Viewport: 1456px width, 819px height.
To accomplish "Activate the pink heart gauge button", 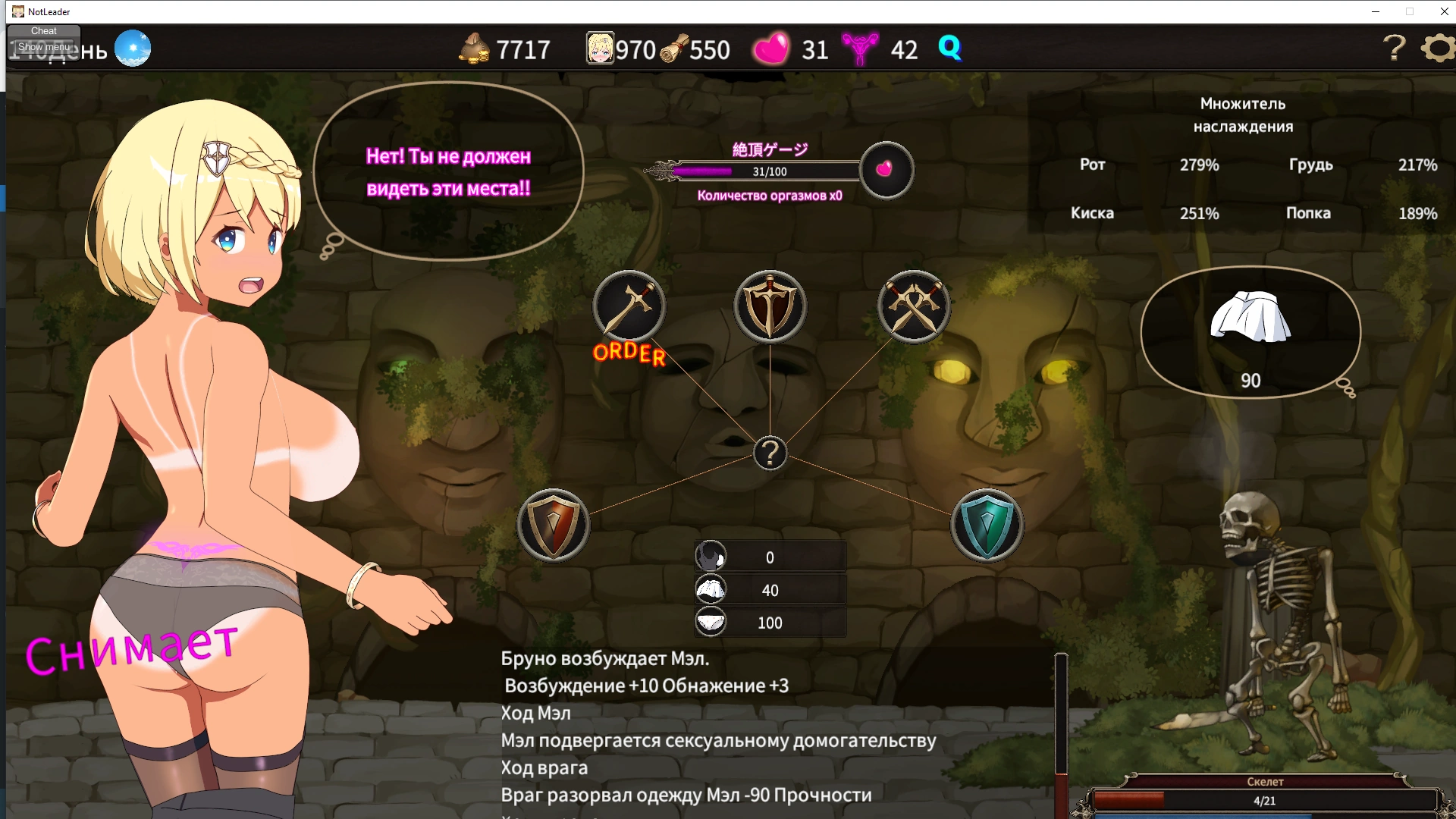I will point(886,170).
